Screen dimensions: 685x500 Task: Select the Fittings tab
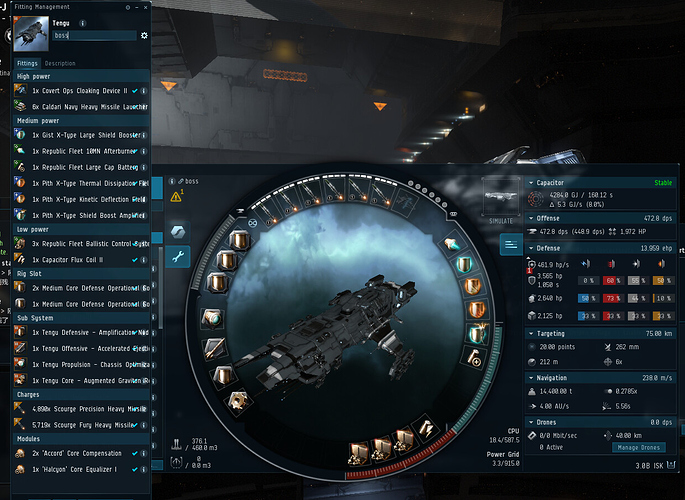(27, 63)
